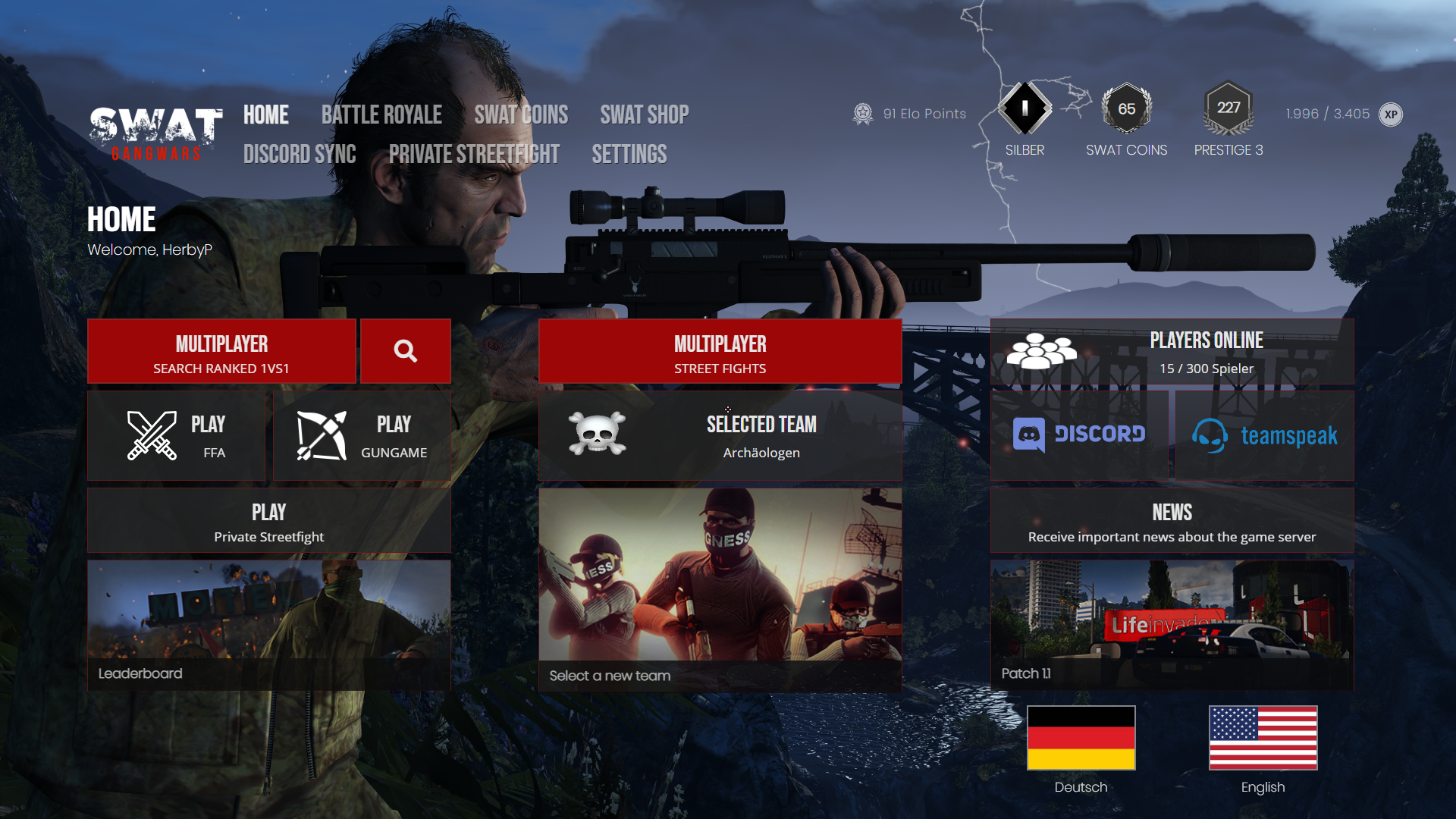Play the FFA mode
Viewport: 1456px width, 819px height.
[x=177, y=435]
